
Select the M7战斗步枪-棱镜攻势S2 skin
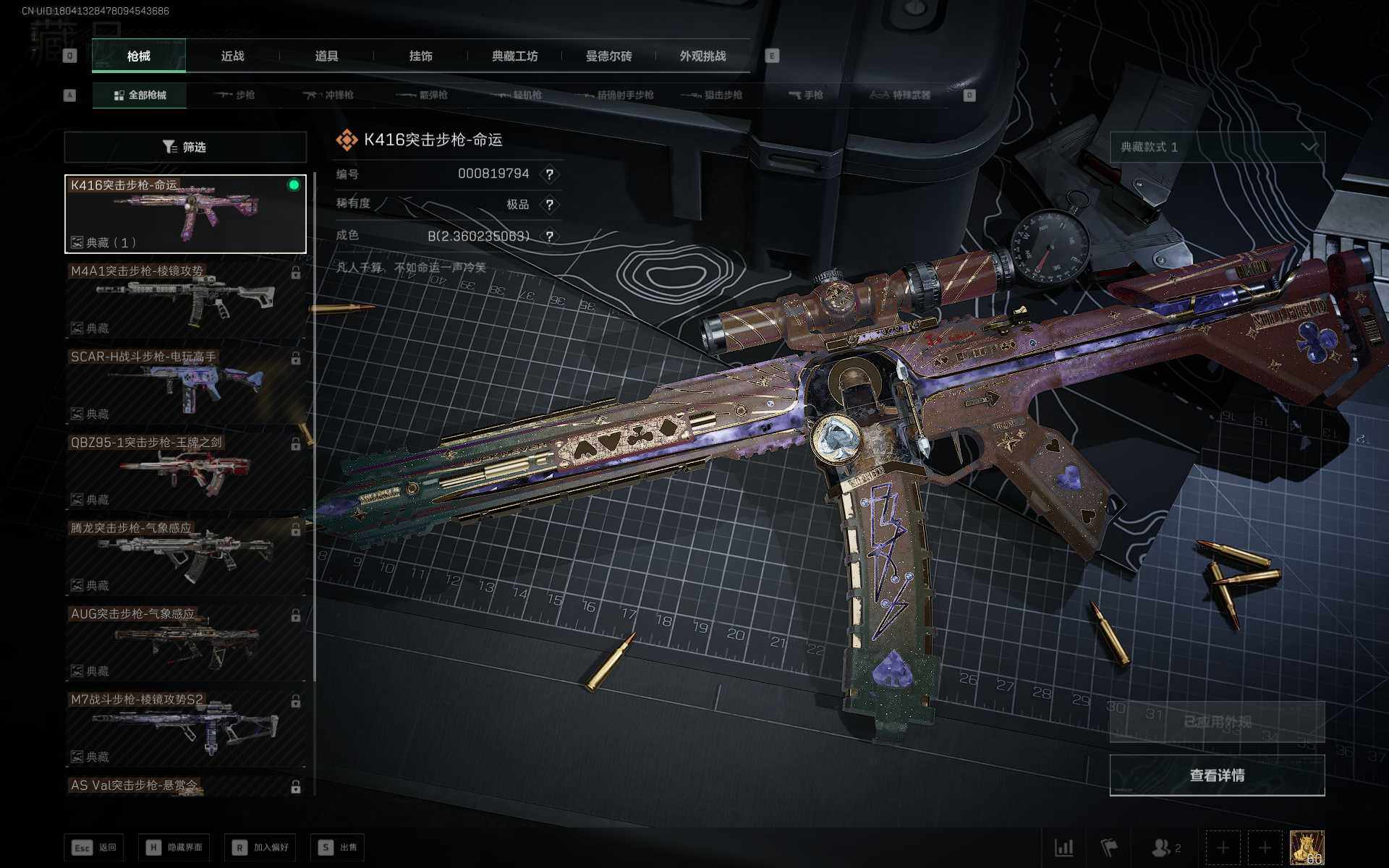185,728
